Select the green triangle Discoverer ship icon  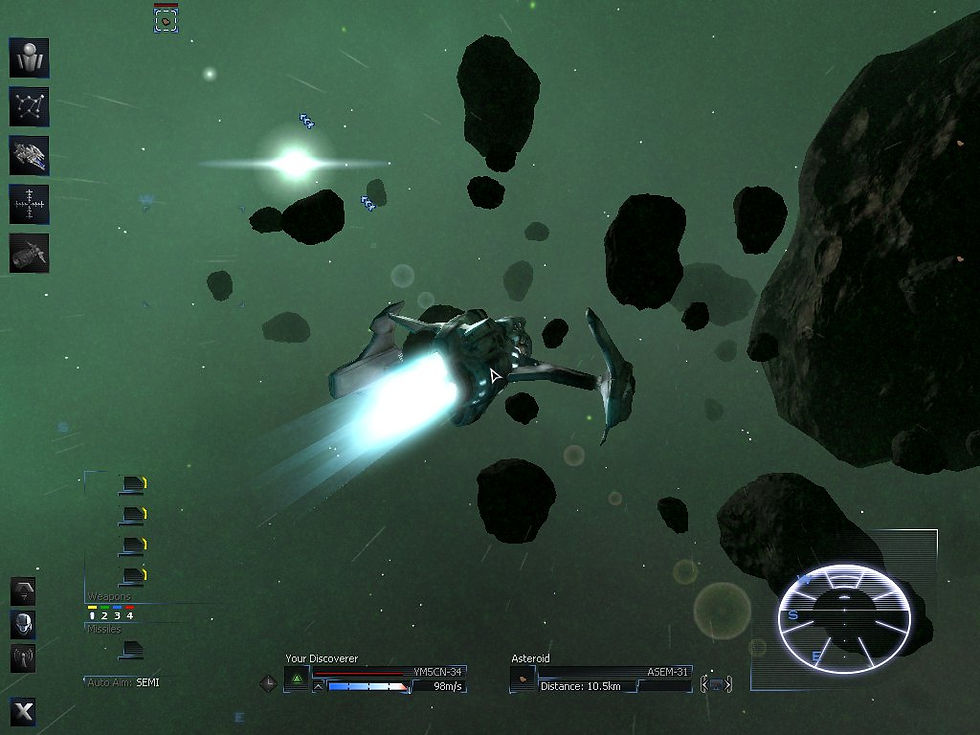tap(297, 679)
